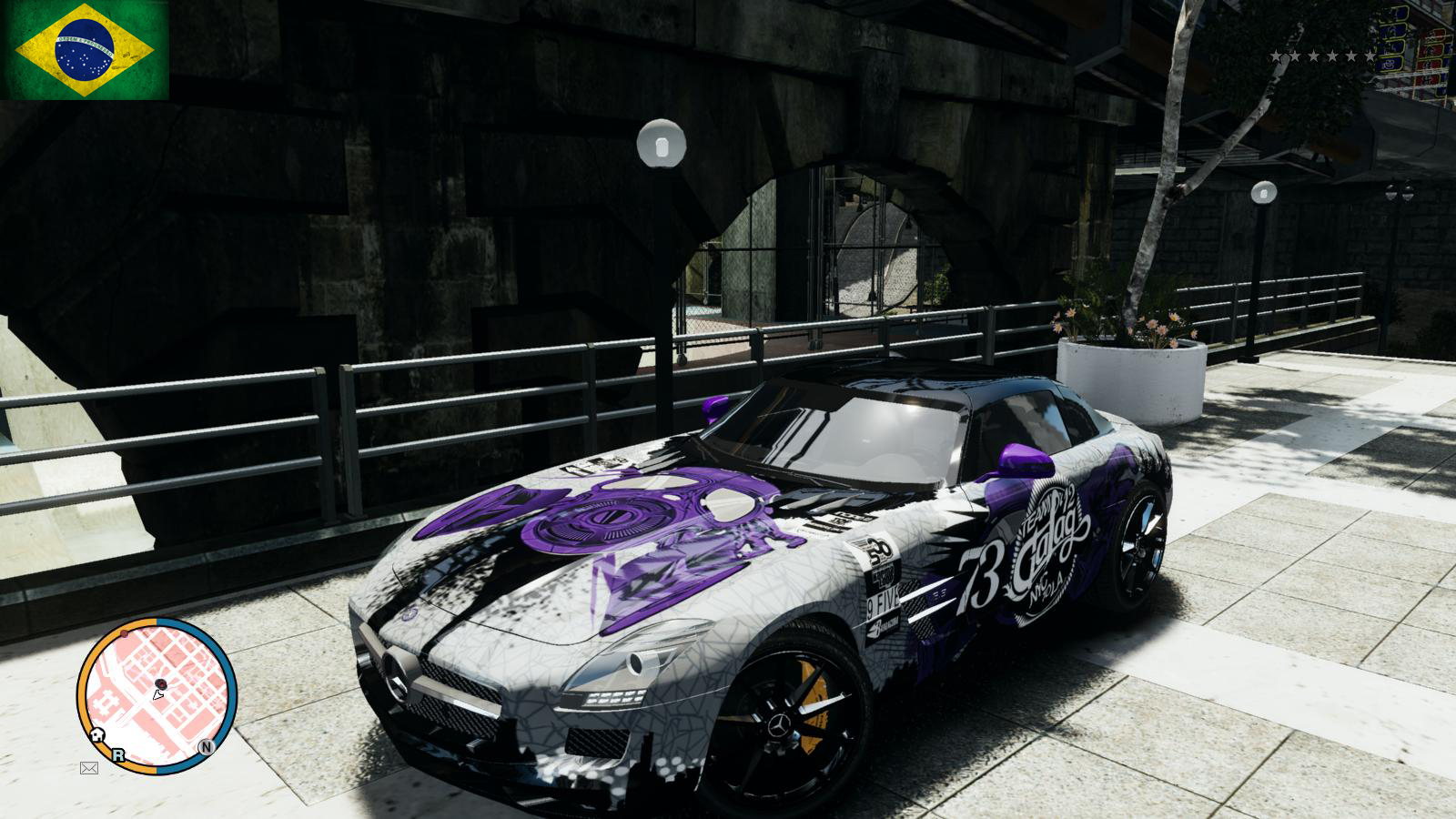Screen dimensions: 1456x819
Task: Open the circular minimap radar
Action: click(157, 696)
